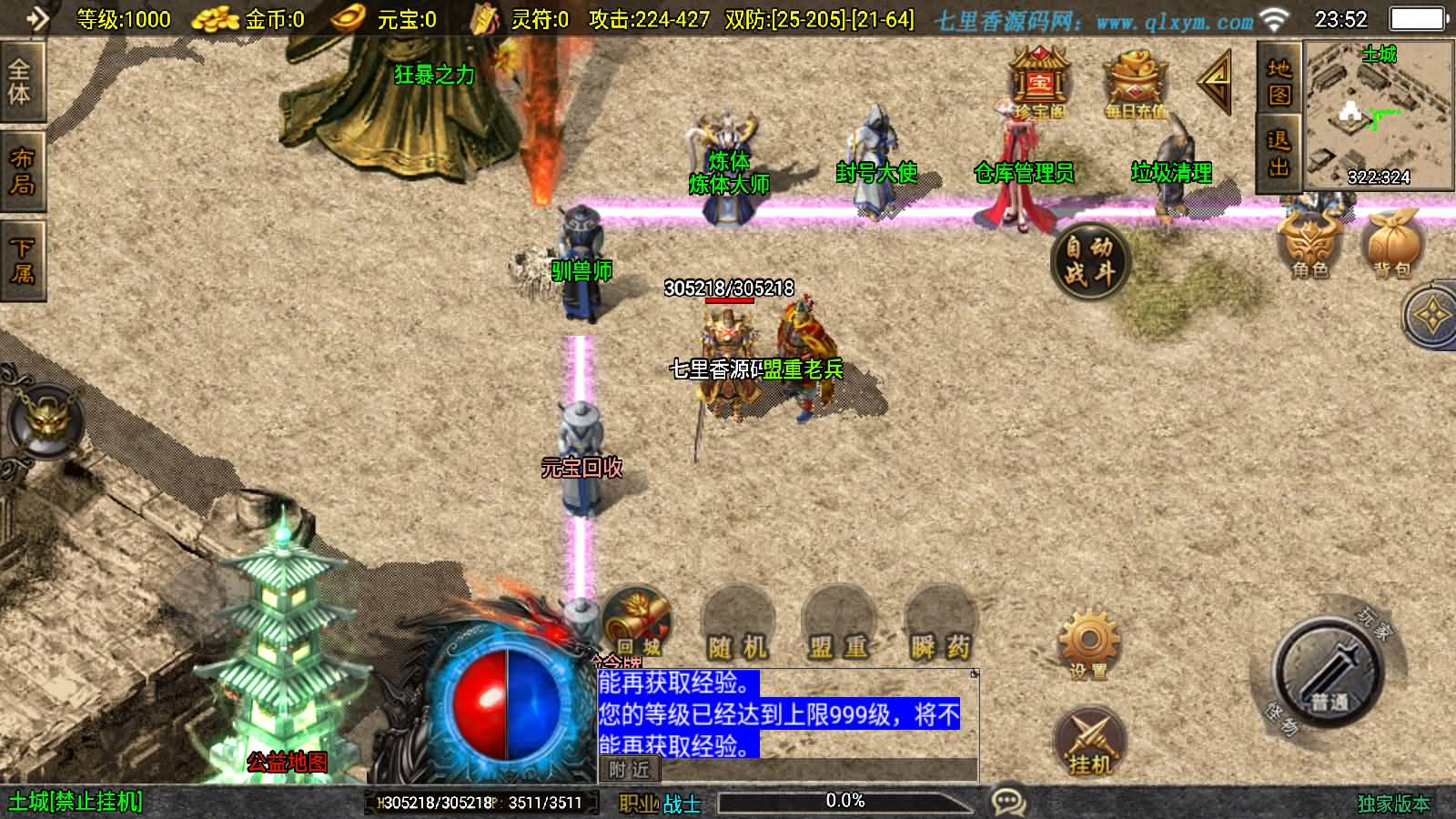Click the experience progress bar showing 0.0%

tap(846, 802)
